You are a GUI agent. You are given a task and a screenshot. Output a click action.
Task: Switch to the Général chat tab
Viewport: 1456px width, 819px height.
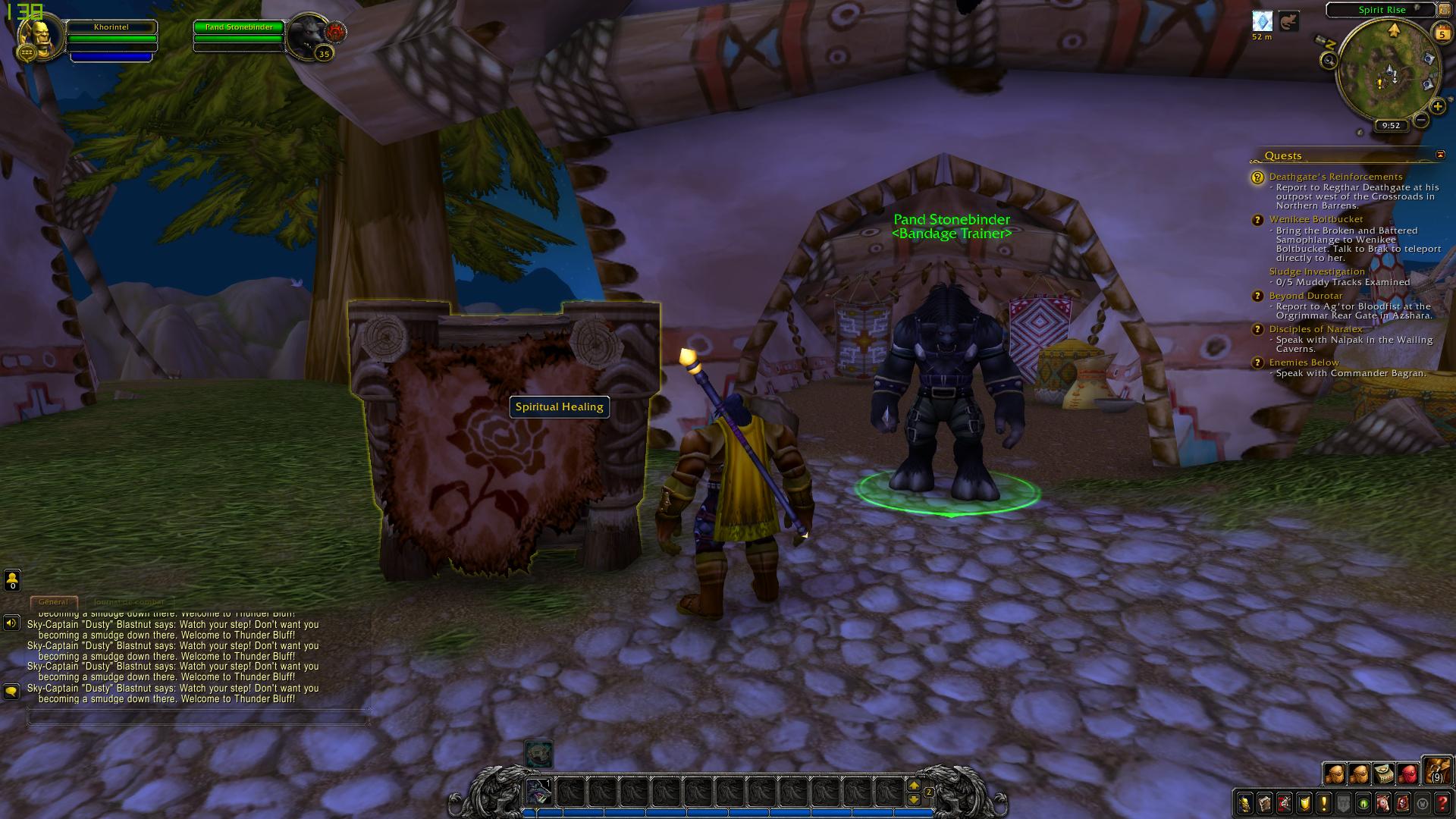pyautogui.click(x=53, y=602)
